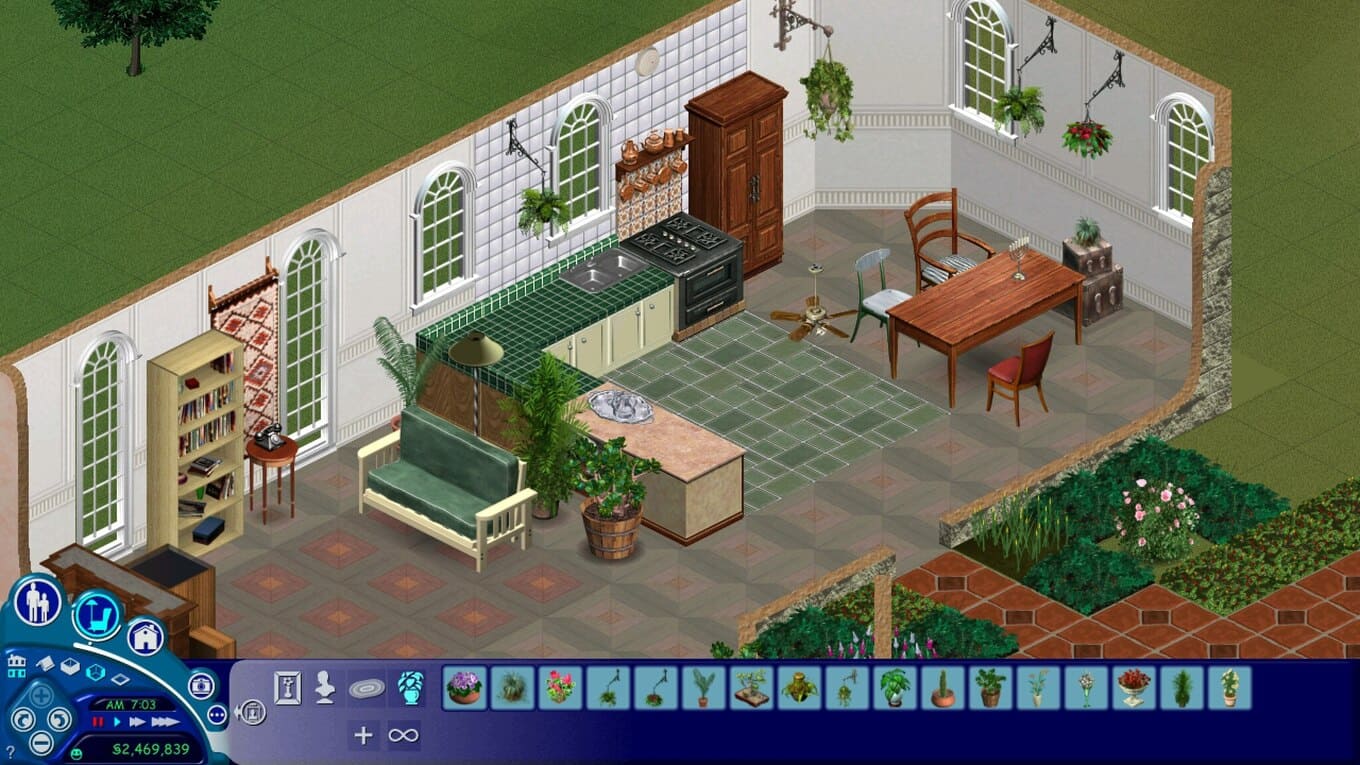1360x765 pixels.
Task: Pick the purple violets in clay bowl
Action: (x=464, y=688)
